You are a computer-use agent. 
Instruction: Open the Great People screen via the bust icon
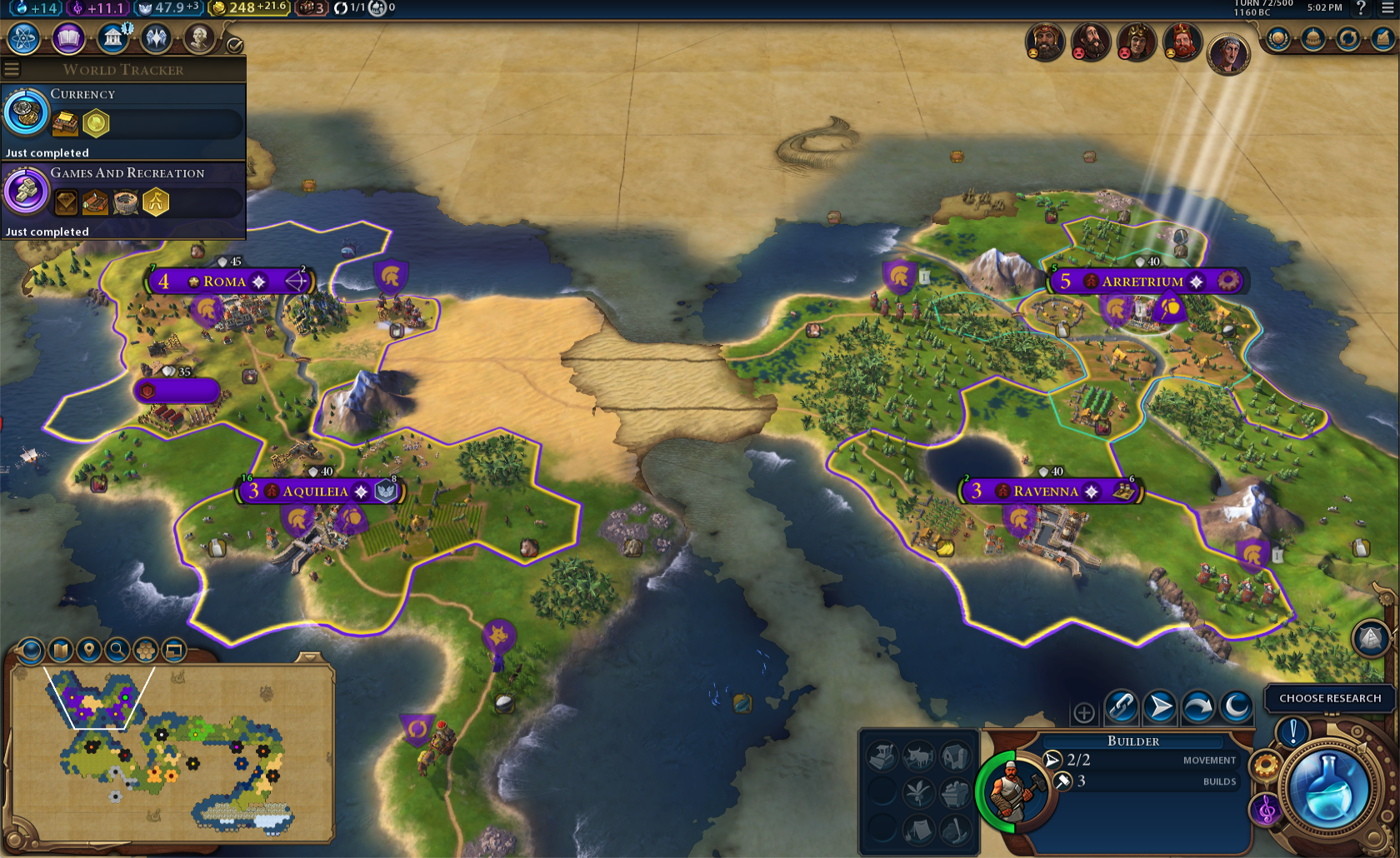point(200,38)
